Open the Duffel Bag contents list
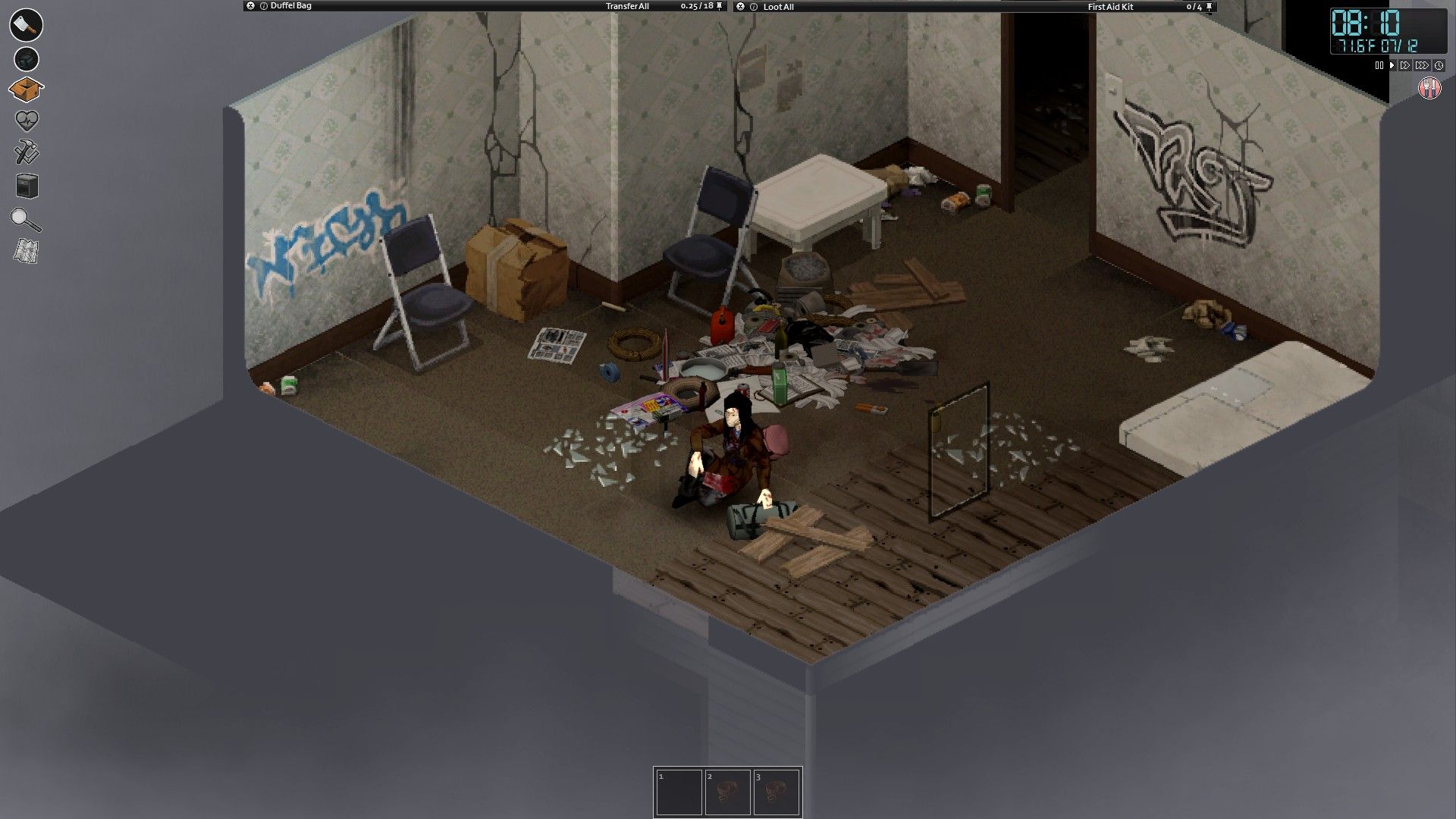 [292, 5]
